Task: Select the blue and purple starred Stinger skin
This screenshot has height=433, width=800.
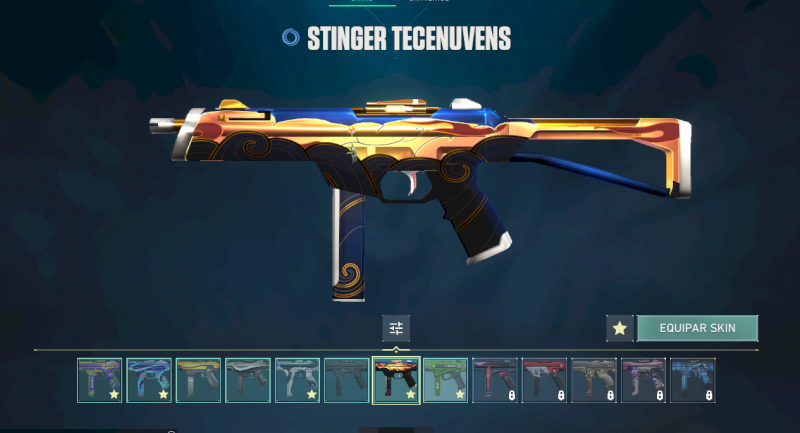Action: pos(149,381)
